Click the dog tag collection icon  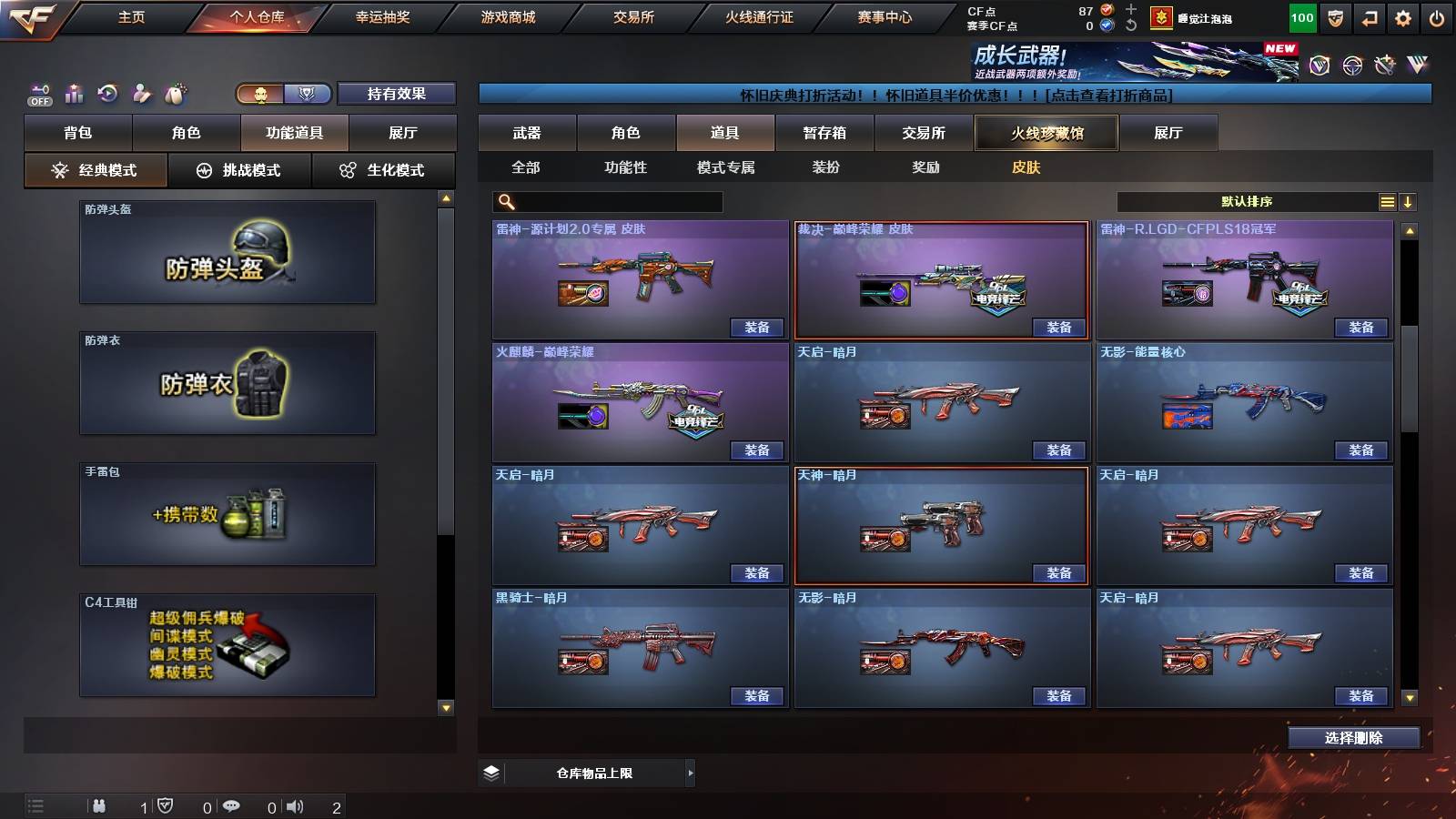[x=174, y=93]
